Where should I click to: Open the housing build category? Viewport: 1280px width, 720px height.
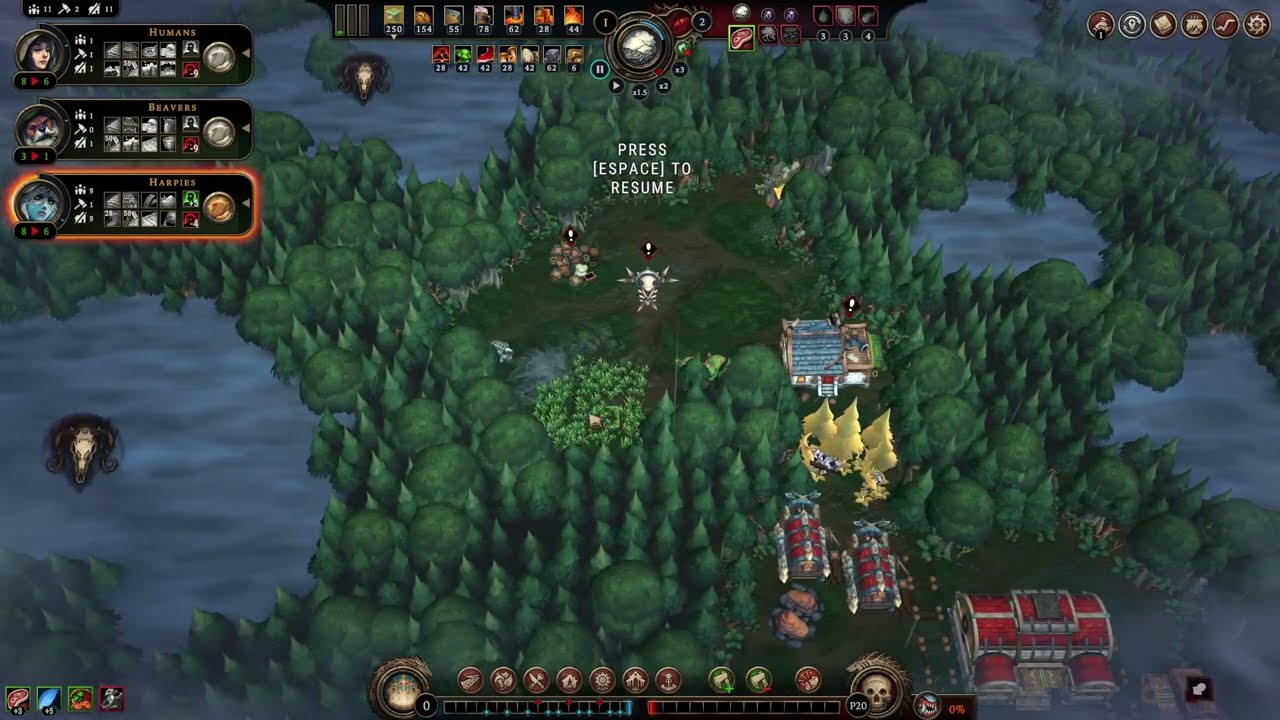tap(569, 681)
